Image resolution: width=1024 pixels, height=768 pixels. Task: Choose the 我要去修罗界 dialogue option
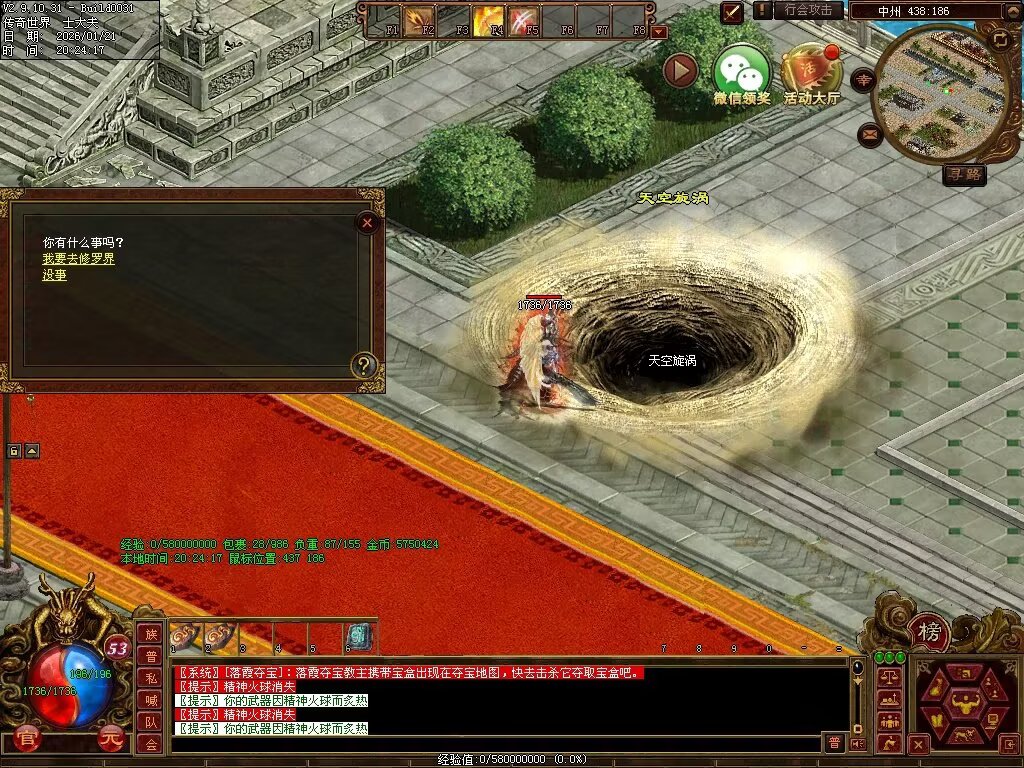coord(78,259)
